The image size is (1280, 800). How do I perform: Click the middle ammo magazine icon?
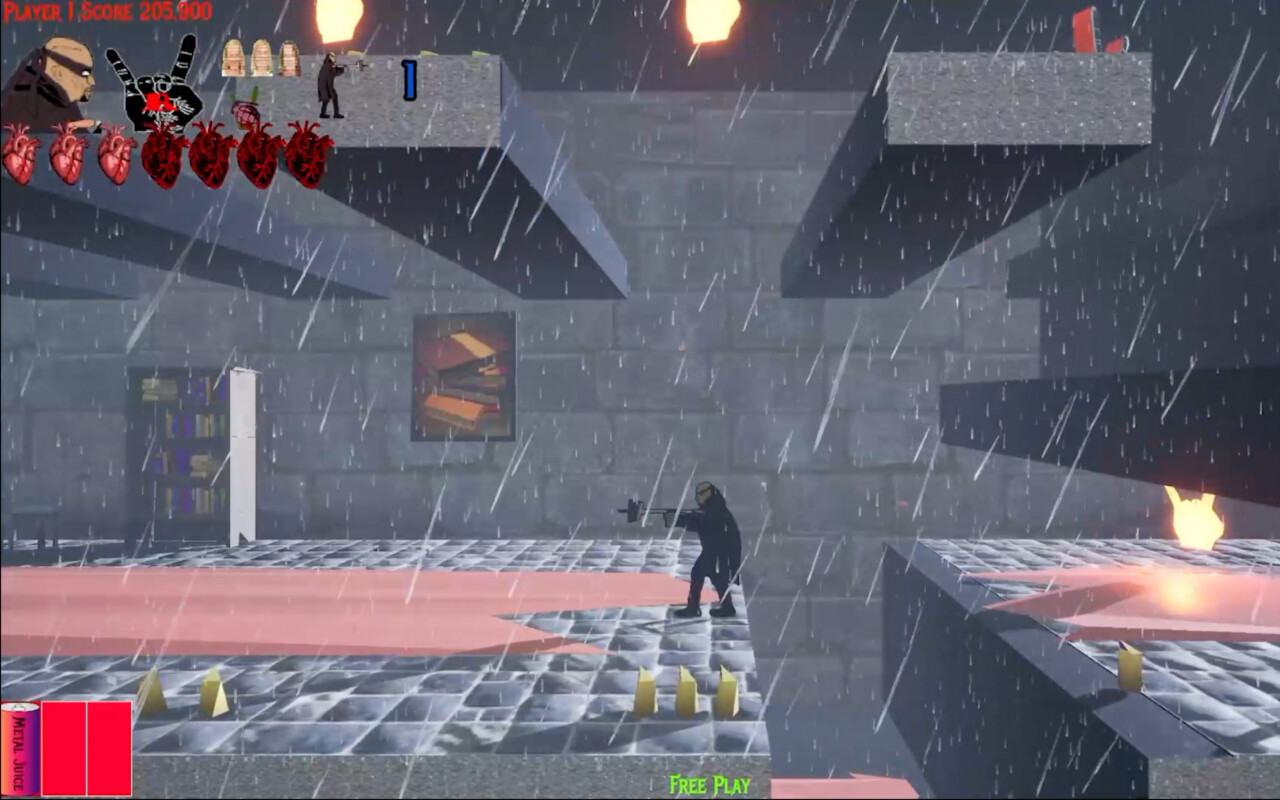[x=262, y=60]
